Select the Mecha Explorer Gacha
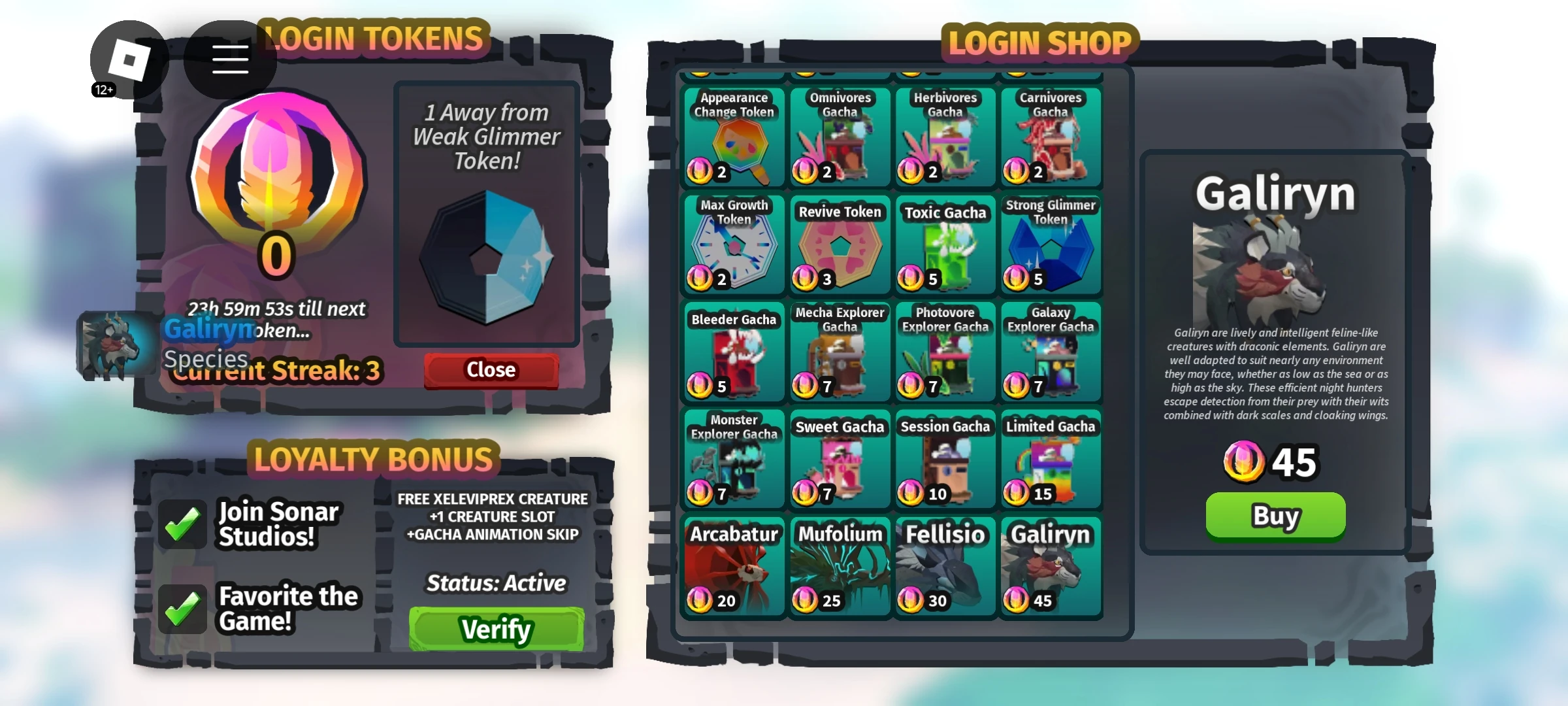Screen dimensions: 1568x706 (839, 353)
